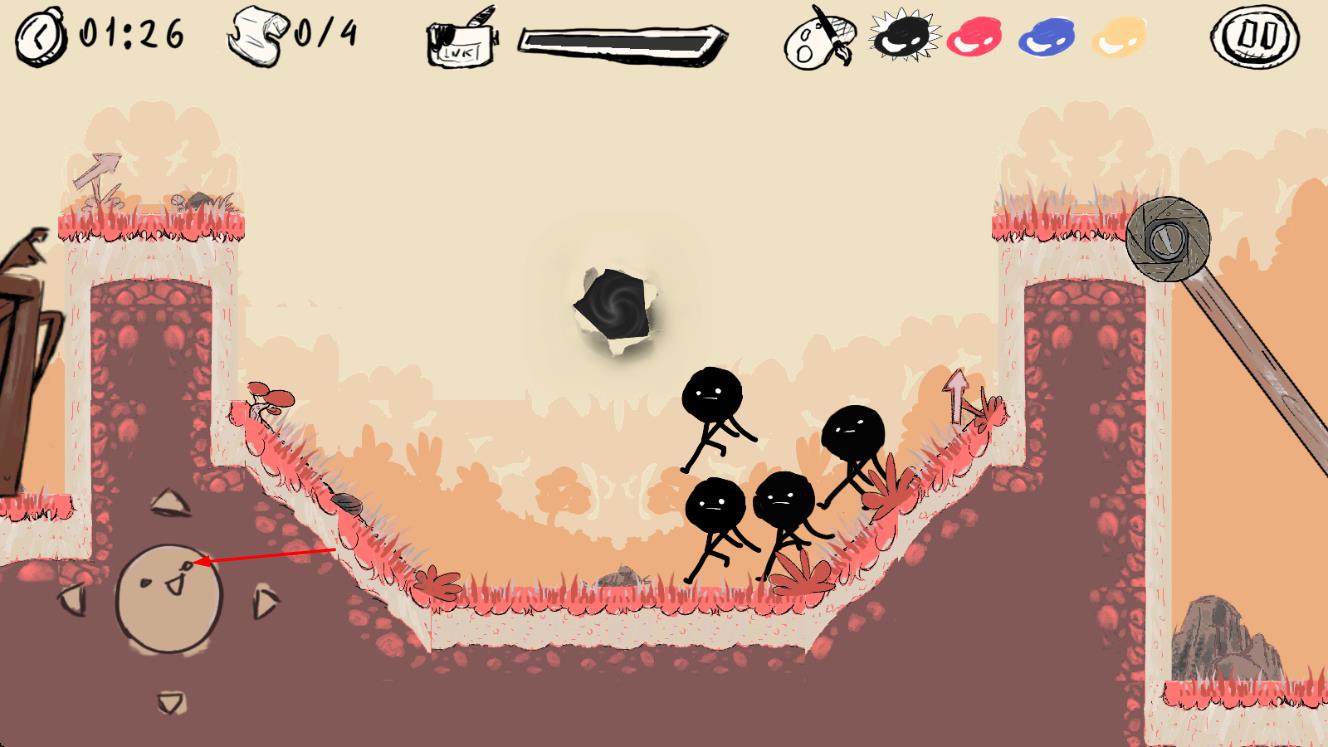The image size is (1328, 747).
Task: Tap the up arrow of the joystick
Action: tap(170, 502)
